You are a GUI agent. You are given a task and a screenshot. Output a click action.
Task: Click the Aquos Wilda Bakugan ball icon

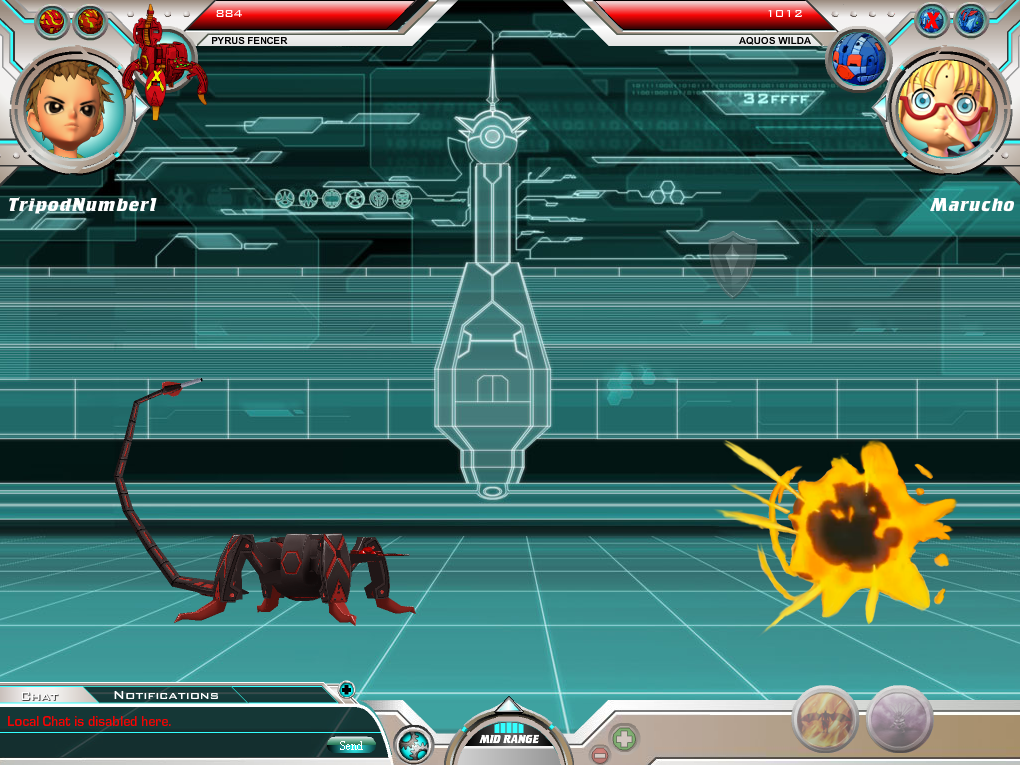point(859,57)
